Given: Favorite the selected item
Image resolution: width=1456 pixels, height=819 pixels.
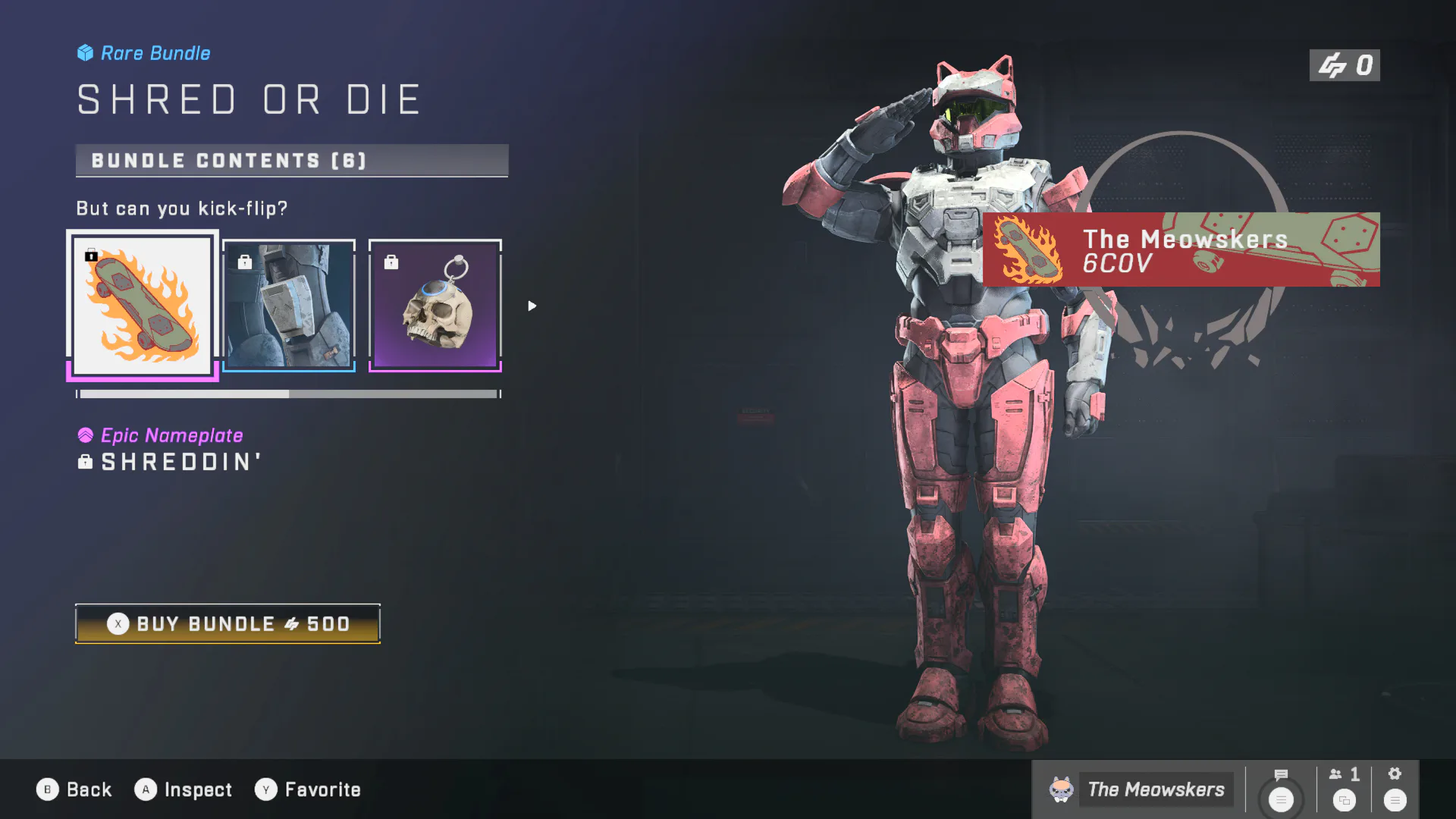Looking at the screenshot, I should (x=308, y=789).
